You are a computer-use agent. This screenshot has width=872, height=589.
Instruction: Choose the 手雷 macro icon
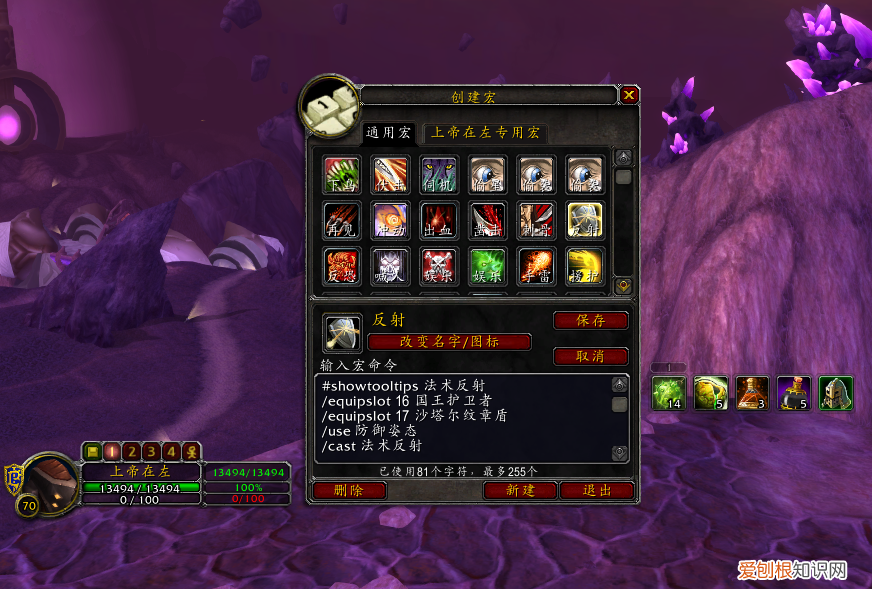[x=536, y=266]
